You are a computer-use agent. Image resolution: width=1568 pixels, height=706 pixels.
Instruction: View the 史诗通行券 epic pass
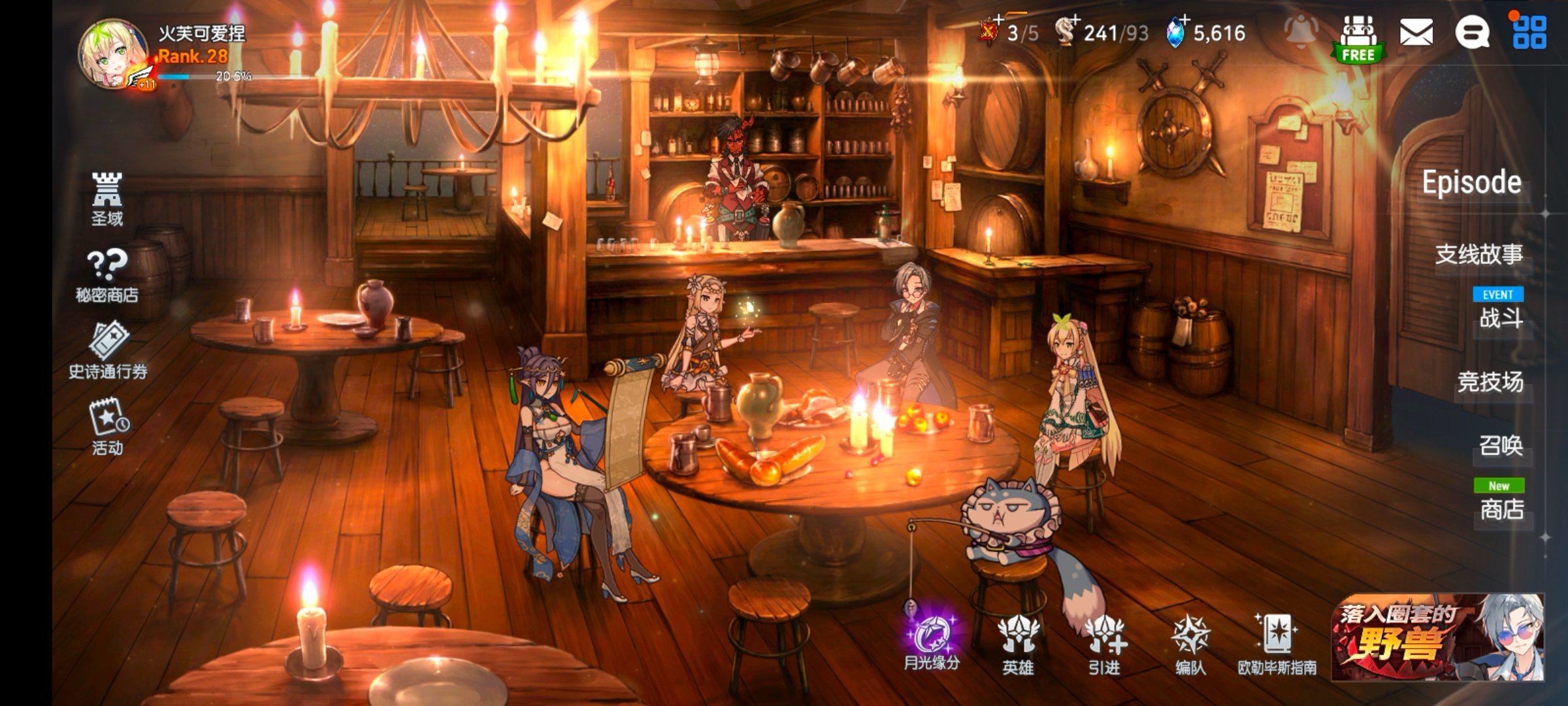[x=108, y=350]
